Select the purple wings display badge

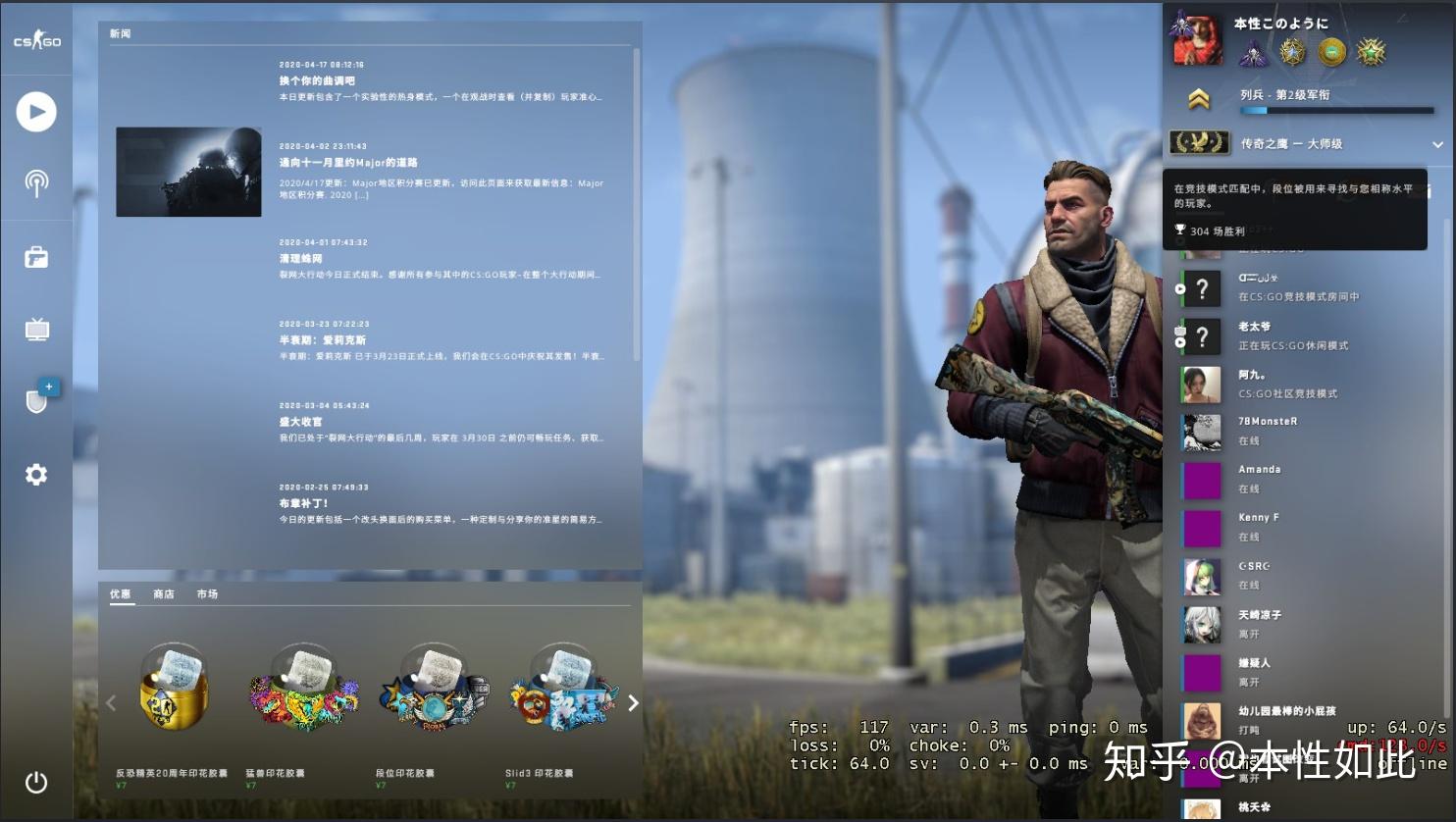click(x=1253, y=53)
